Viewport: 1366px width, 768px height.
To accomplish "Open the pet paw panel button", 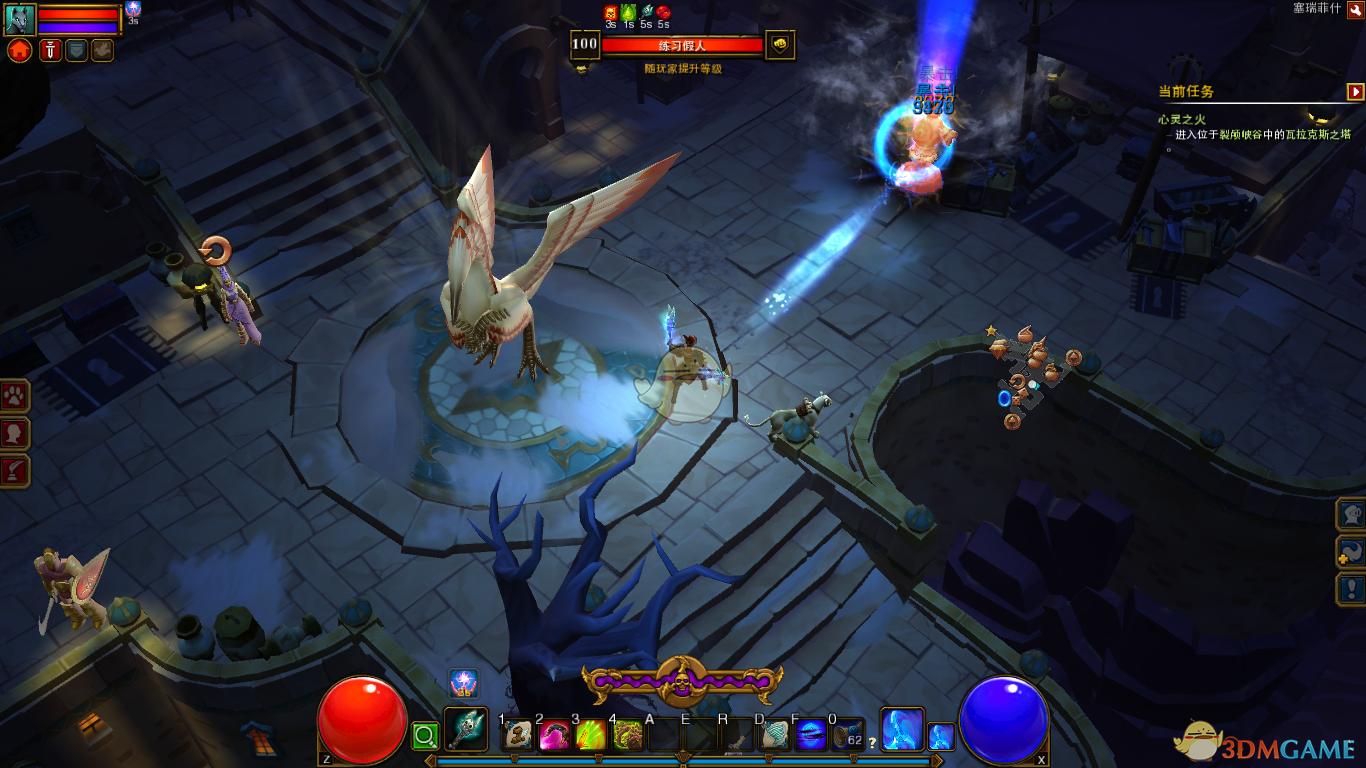I will point(16,396).
